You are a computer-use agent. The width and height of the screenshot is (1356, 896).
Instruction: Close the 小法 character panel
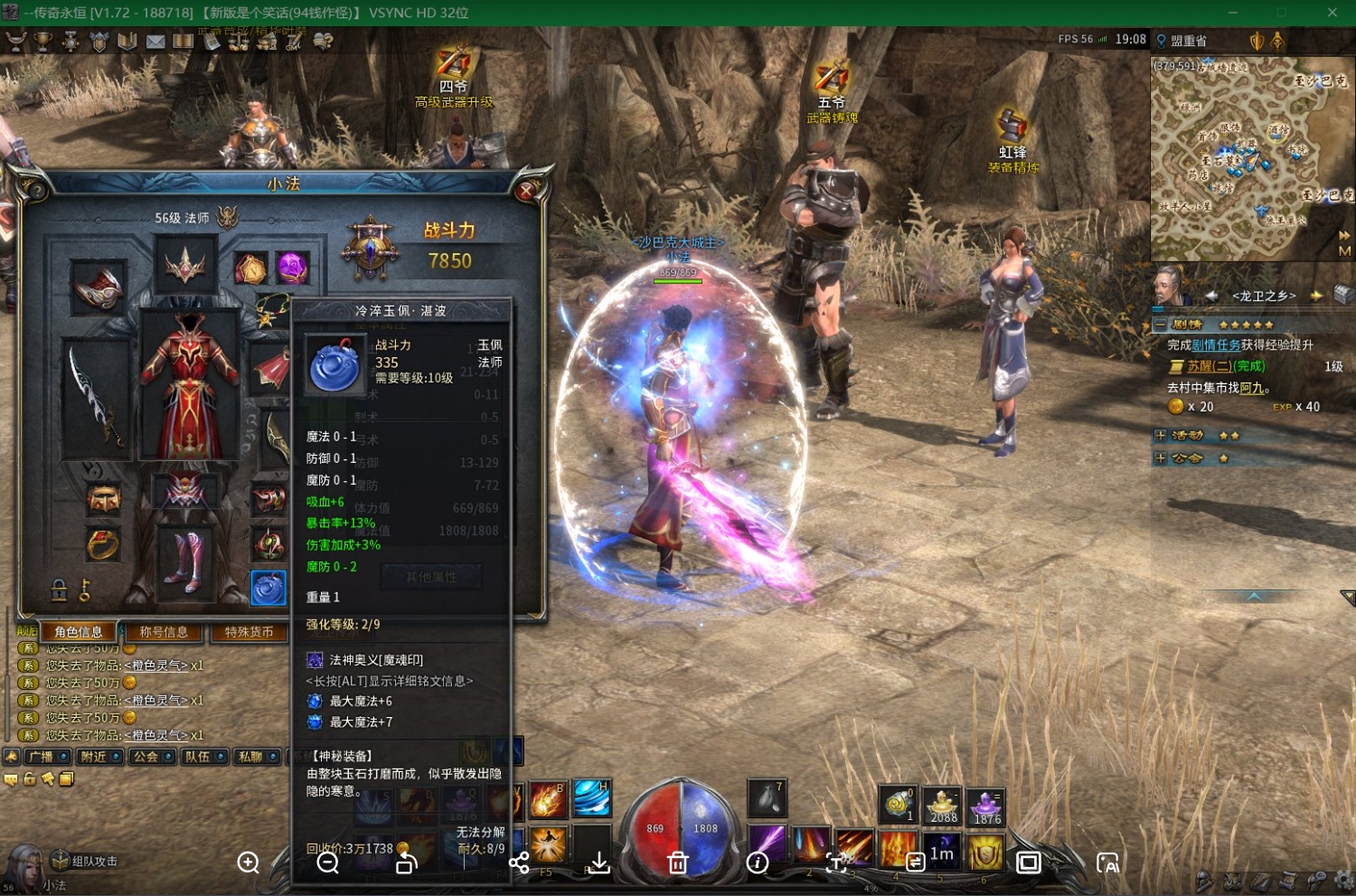click(x=526, y=191)
